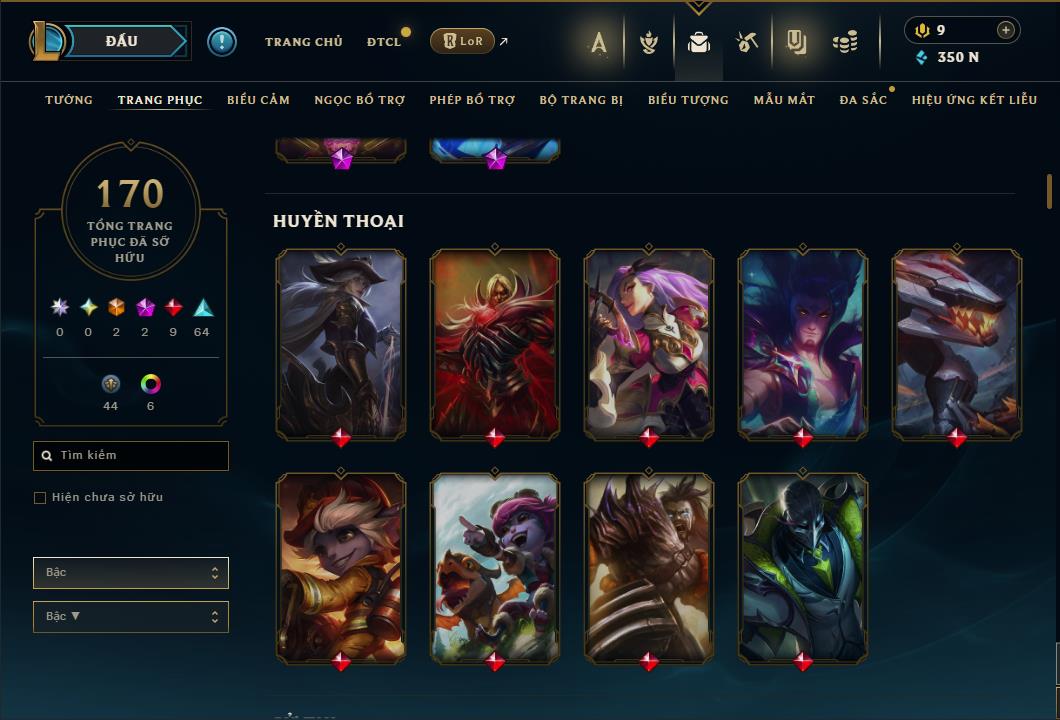The height and width of the screenshot is (720, 1060).
Task: Toggle the Hiện chưa sở hữu checkbox
Action: pyautogui.click(x=40, y=498)
